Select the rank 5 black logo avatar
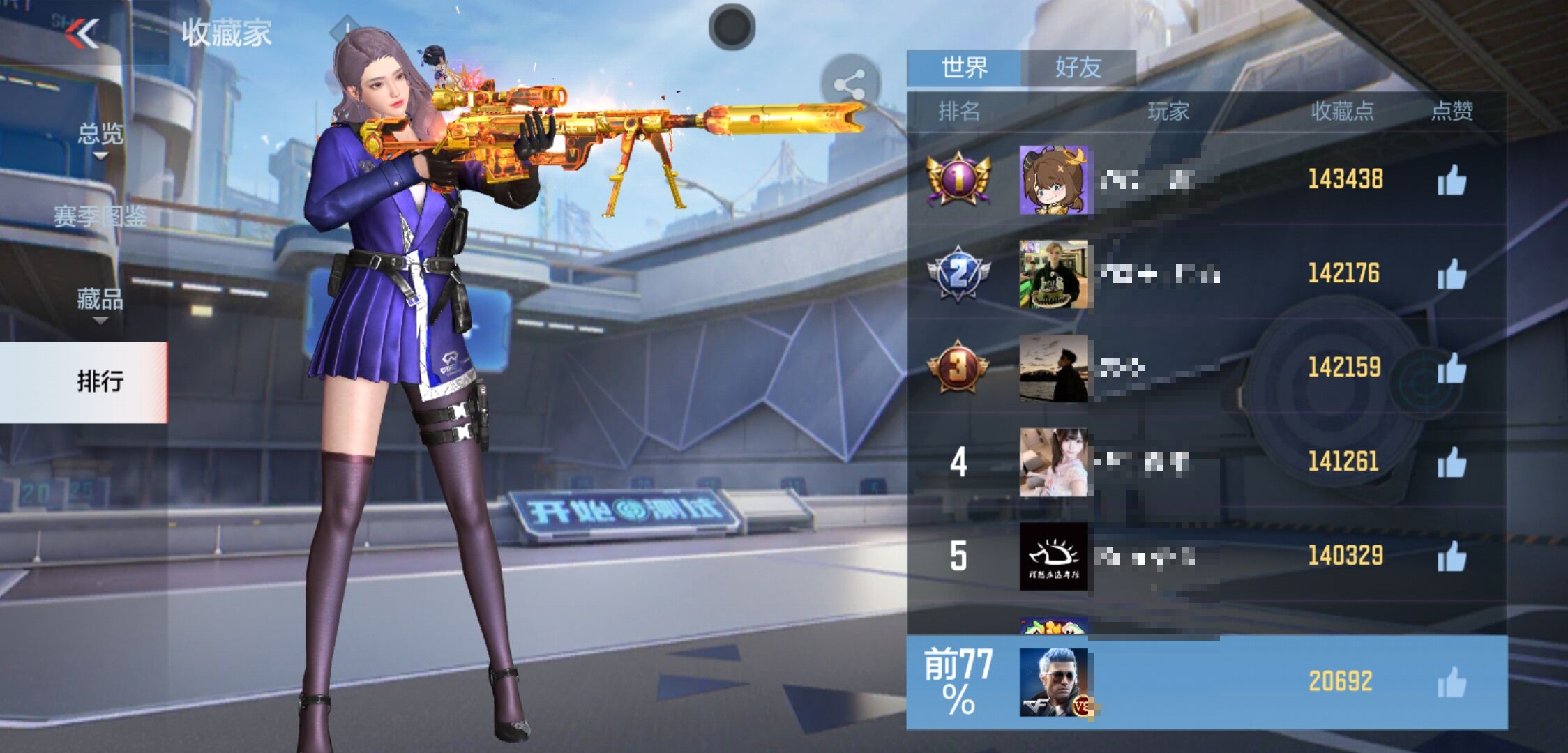1568x753 pixels. pos(1053,556)
